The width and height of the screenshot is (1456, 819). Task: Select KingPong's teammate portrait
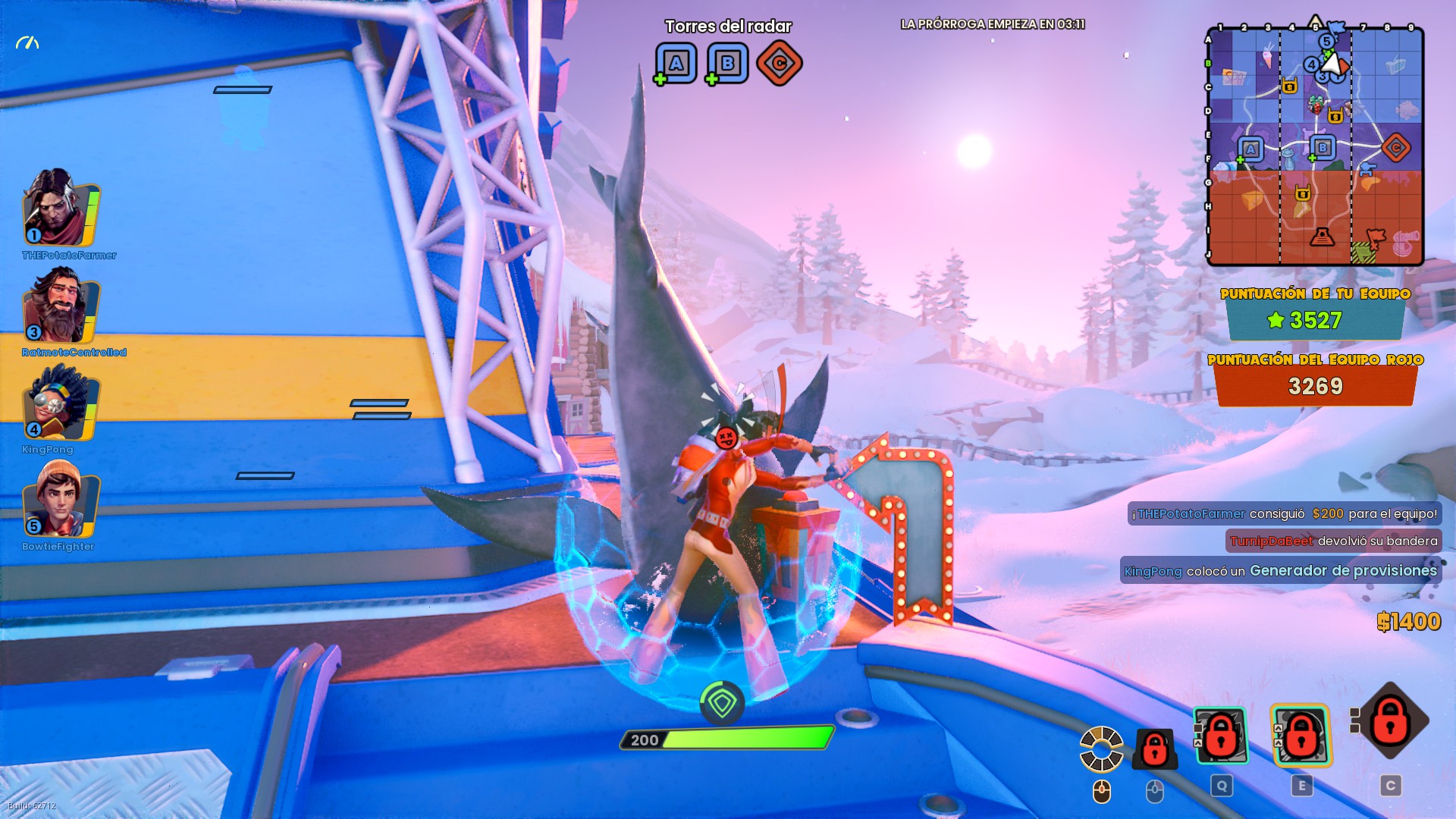coord(59,403)
